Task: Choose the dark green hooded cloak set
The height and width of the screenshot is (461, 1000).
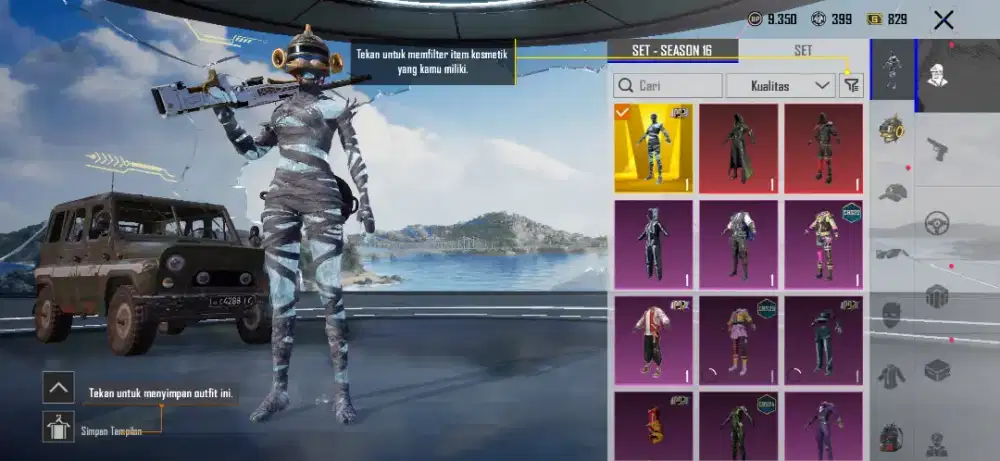Action: [x=738, y=148]
